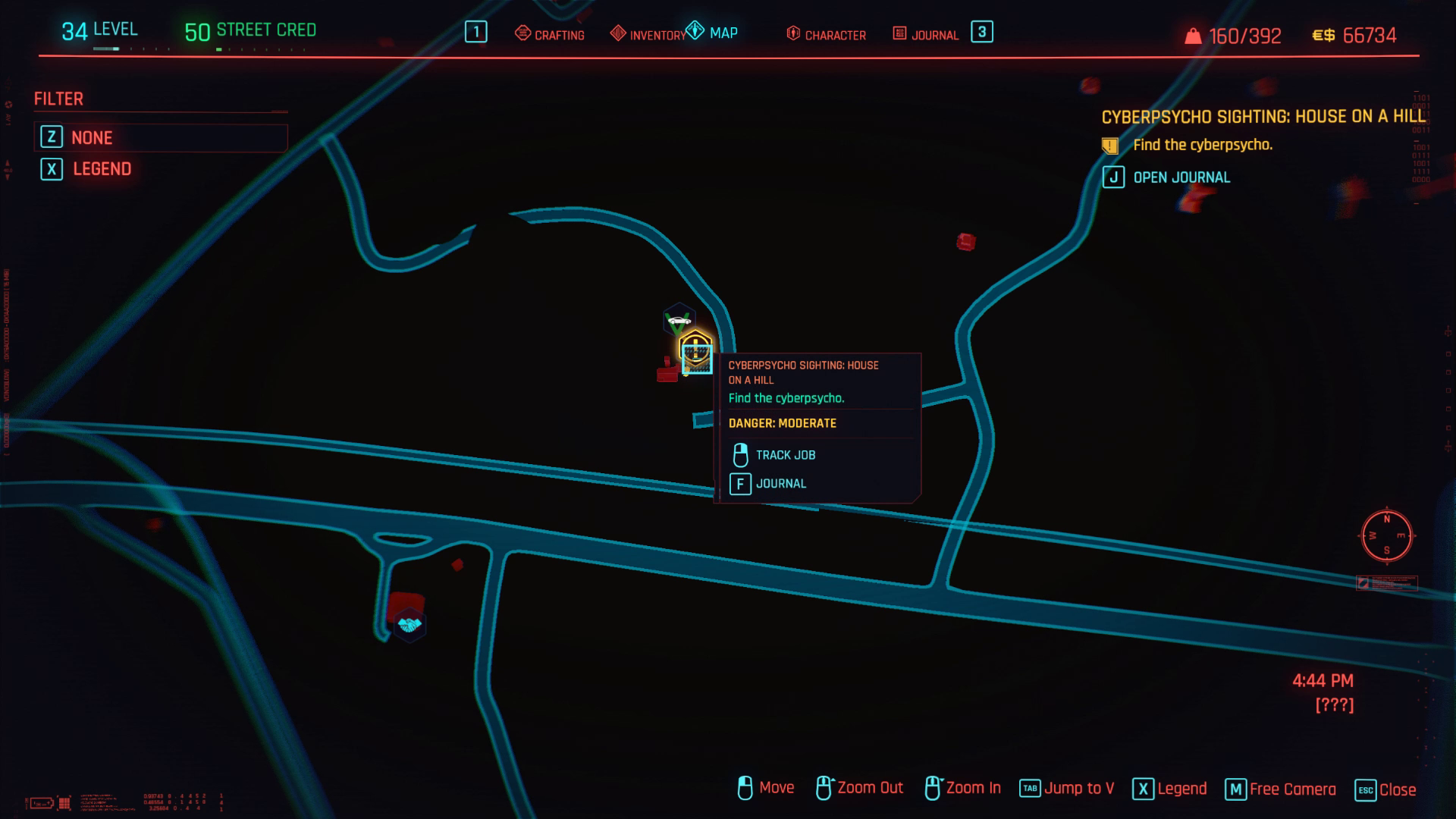Click the handshake fixer icon near the highway
Viewport: 1456px width, 819px height.
click(x=409, y=624)
